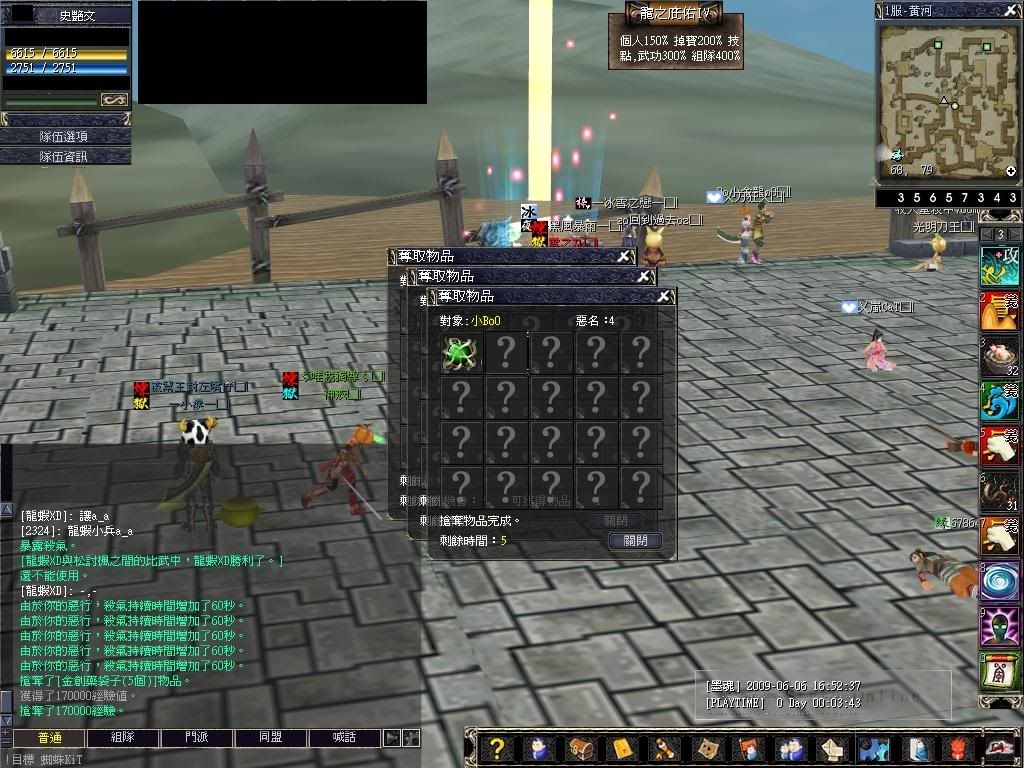Close the 1服-黃河 minimap panel

(1010, 10)
